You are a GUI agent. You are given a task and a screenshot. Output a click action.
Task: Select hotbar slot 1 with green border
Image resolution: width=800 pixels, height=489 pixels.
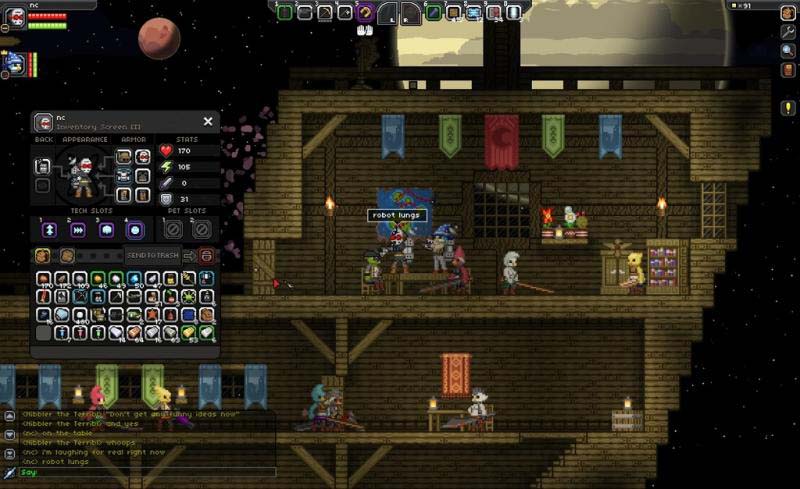pyautogui.click(x=284, y=12)
